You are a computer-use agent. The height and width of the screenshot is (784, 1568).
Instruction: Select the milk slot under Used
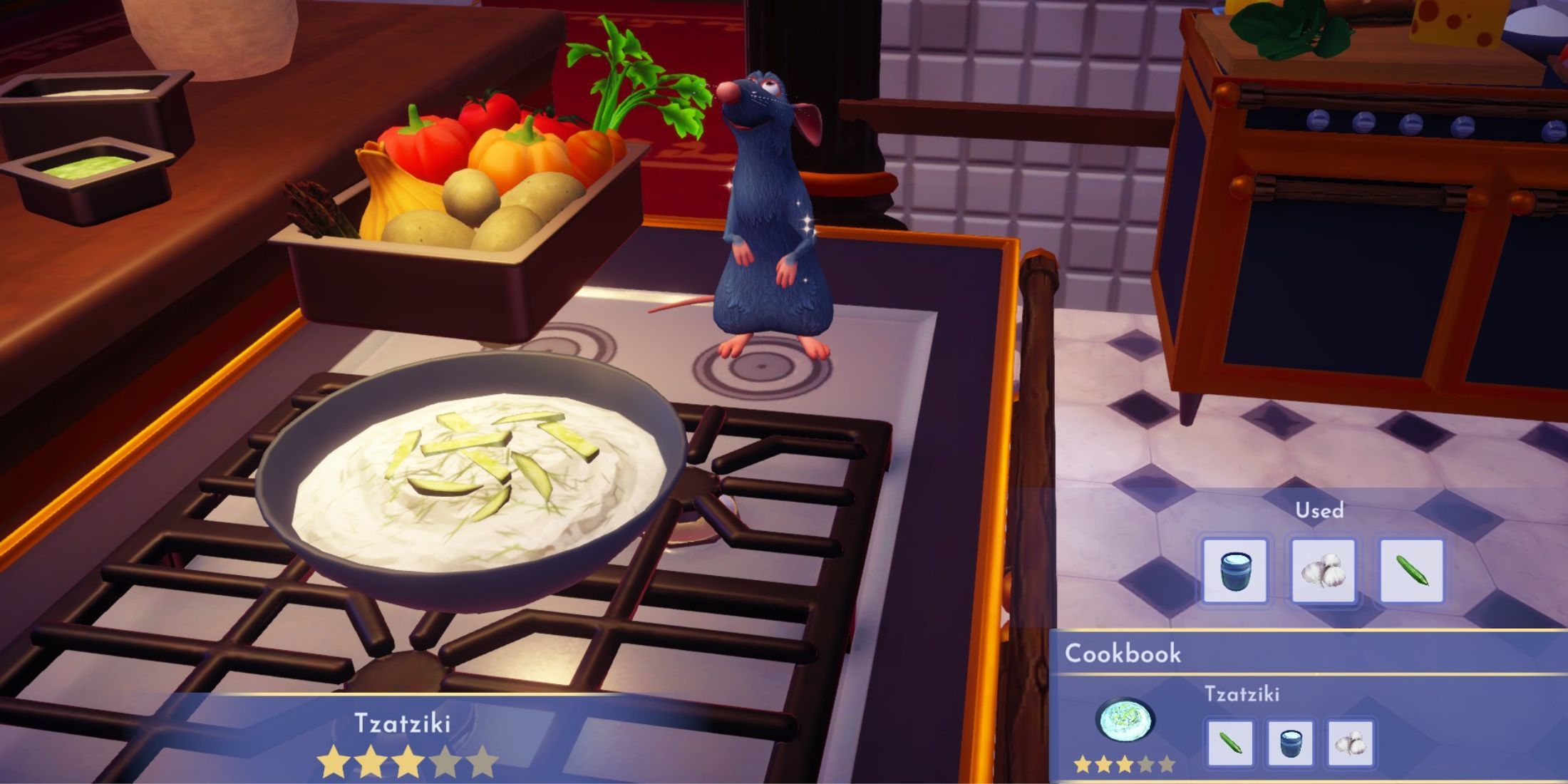[1234, 571]
